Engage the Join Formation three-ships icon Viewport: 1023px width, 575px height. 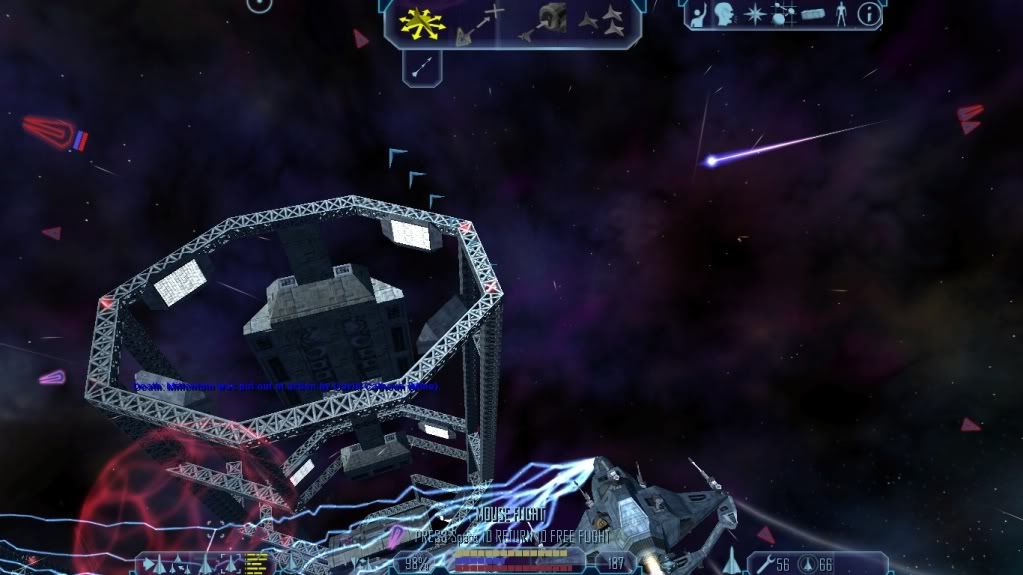pyautogui.click(x=601, y=20)
